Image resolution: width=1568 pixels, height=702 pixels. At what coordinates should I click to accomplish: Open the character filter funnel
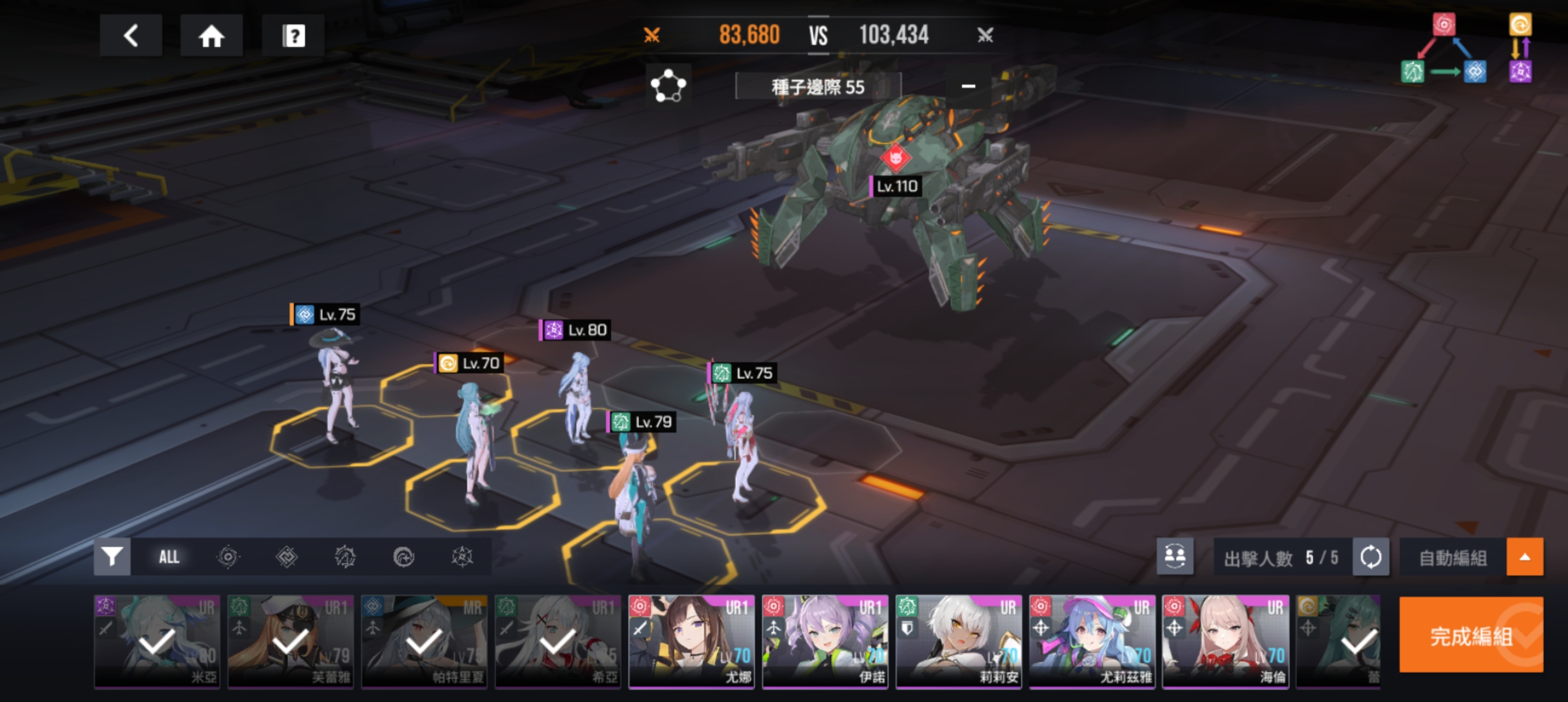click(x=112, y=557)
